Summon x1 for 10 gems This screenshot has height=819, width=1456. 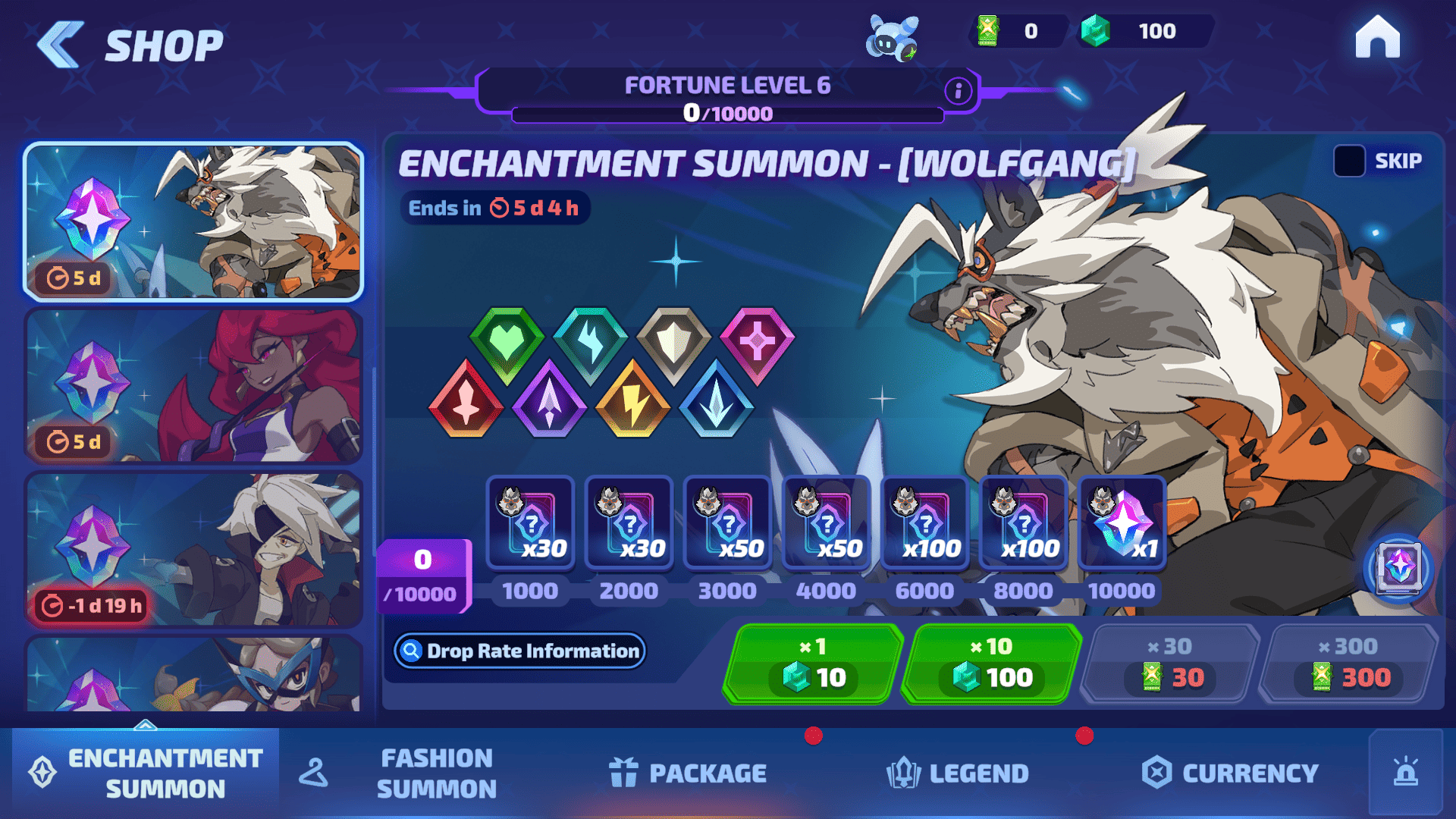pos(812,664)
